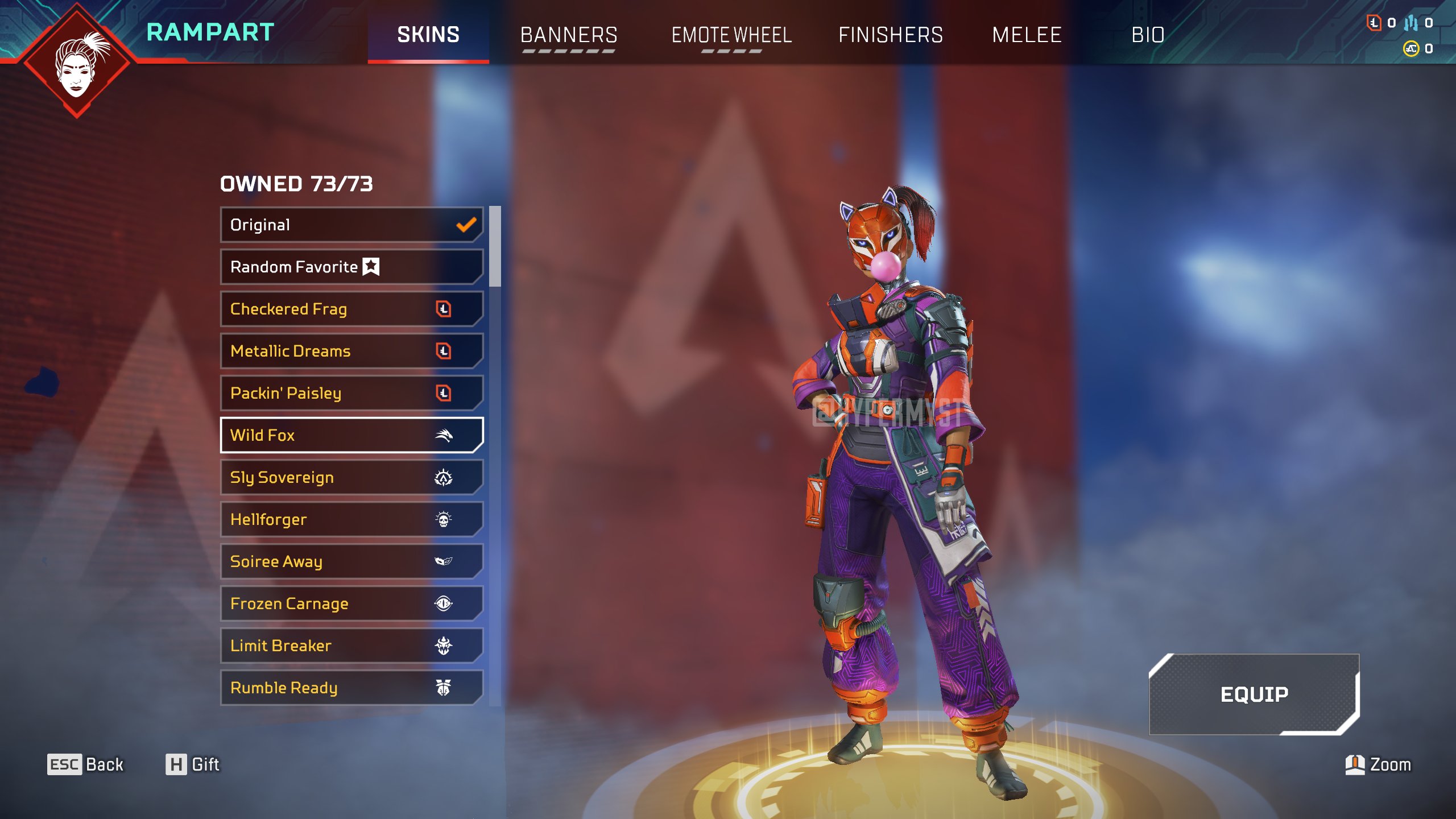This screenshot has width=1456, height=819.
Task: Show Rampart's Bio tab
Action: (1148, 35)
